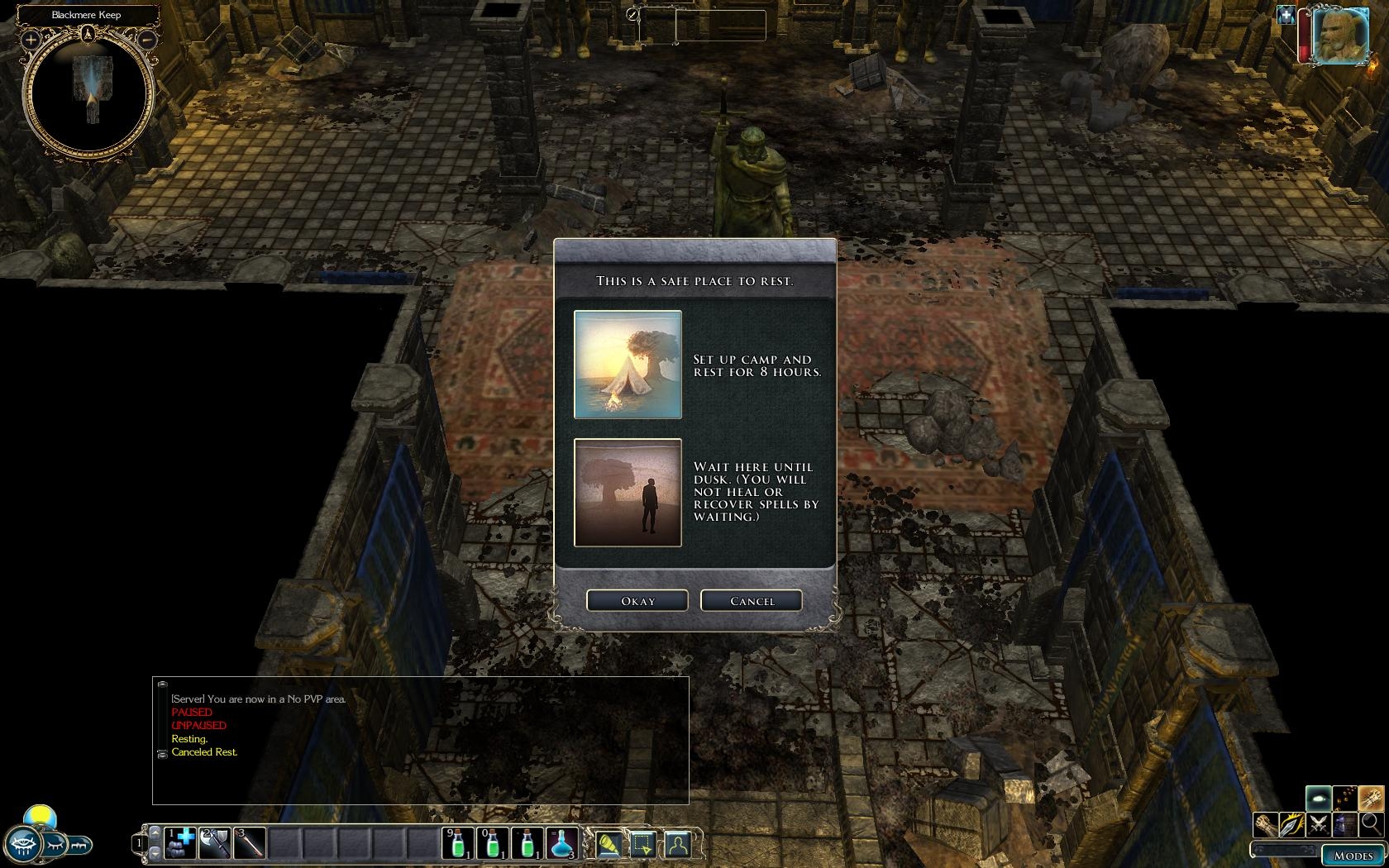Select the character portrait

click(x=1340, y=36)
